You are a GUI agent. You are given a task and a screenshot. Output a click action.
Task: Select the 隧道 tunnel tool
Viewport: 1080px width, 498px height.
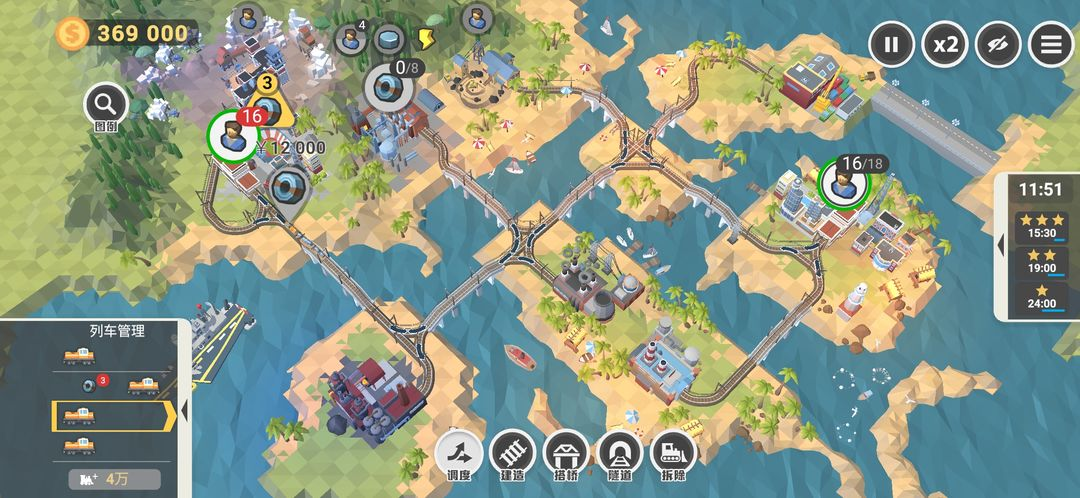(620, 453)
